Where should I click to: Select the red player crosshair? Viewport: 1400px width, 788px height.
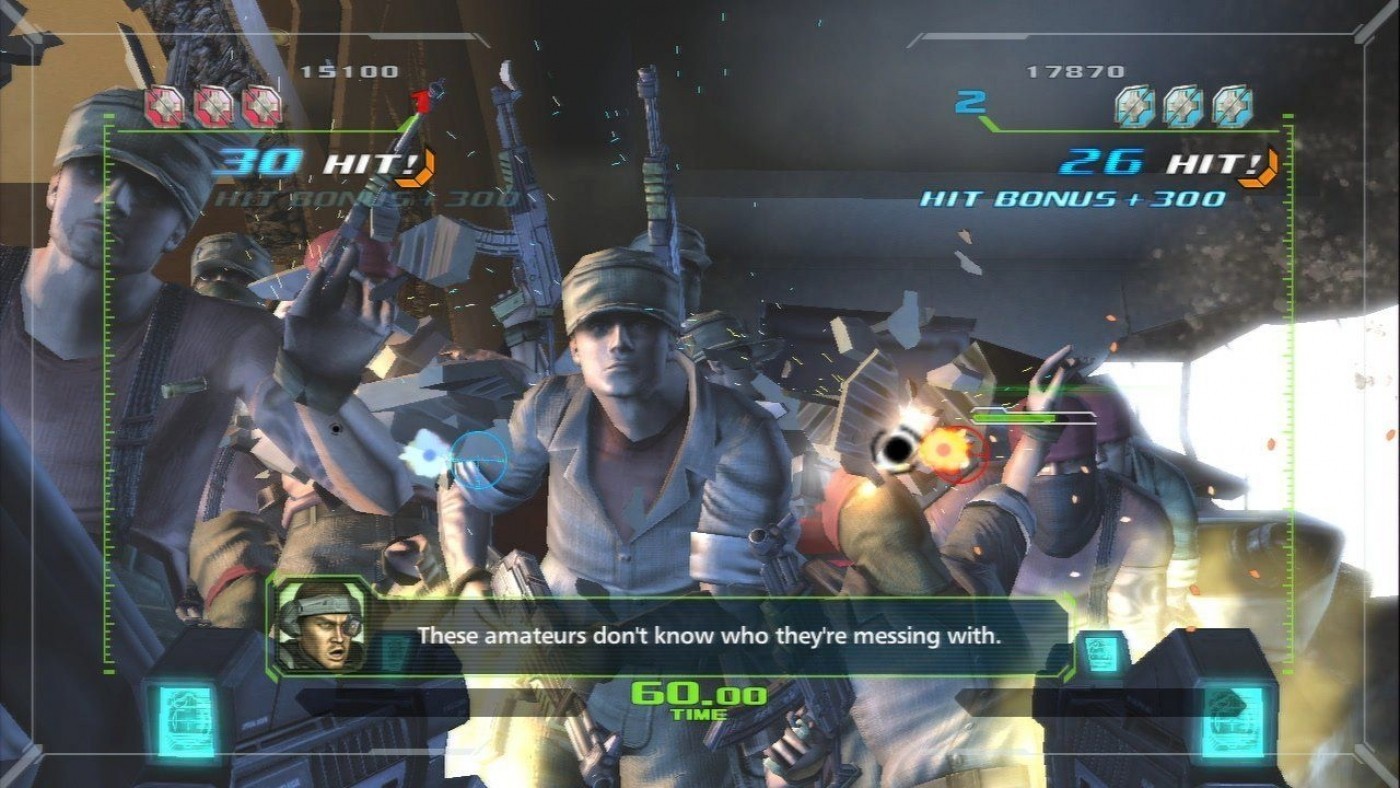click(x=960, y=455)
